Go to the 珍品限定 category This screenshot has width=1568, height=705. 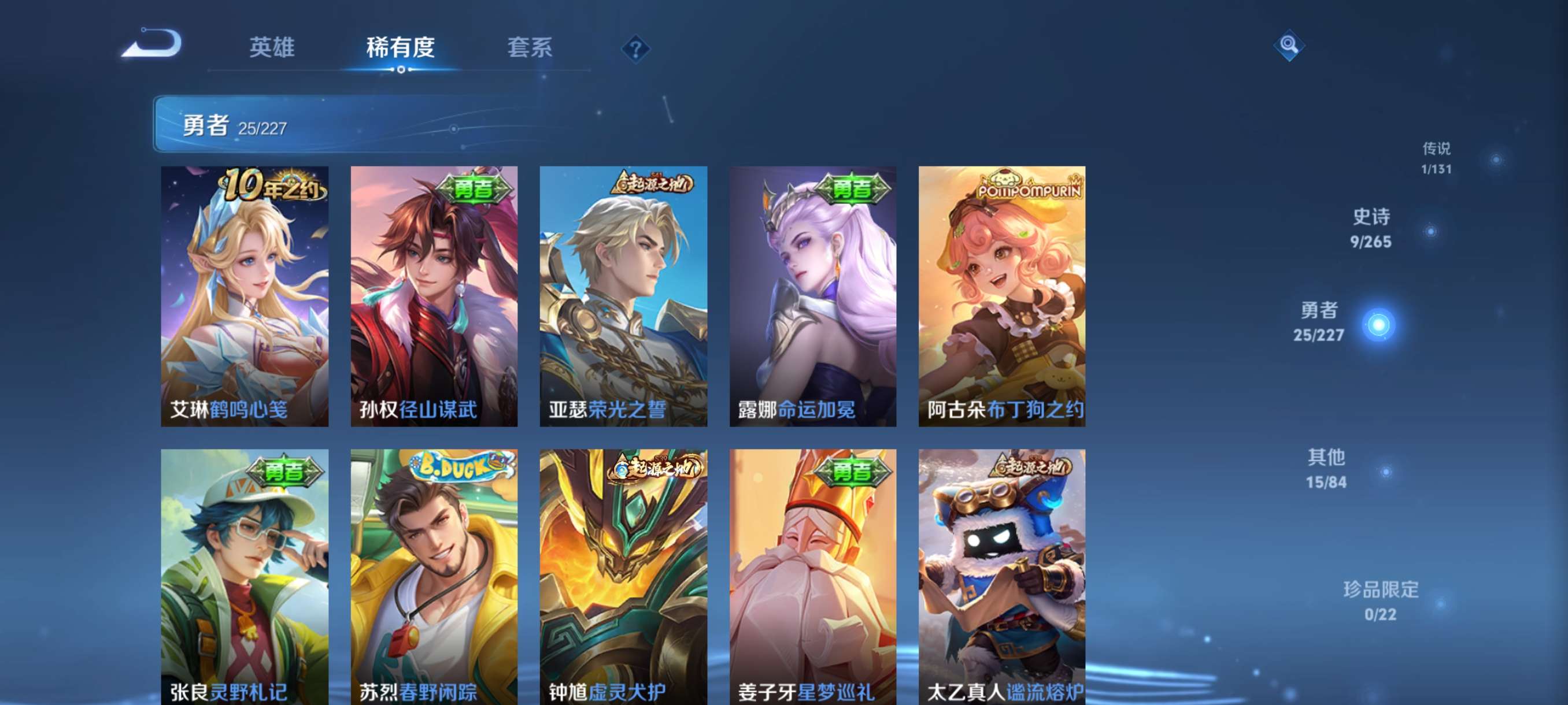pyautogui.click(x=1381, y=601)
